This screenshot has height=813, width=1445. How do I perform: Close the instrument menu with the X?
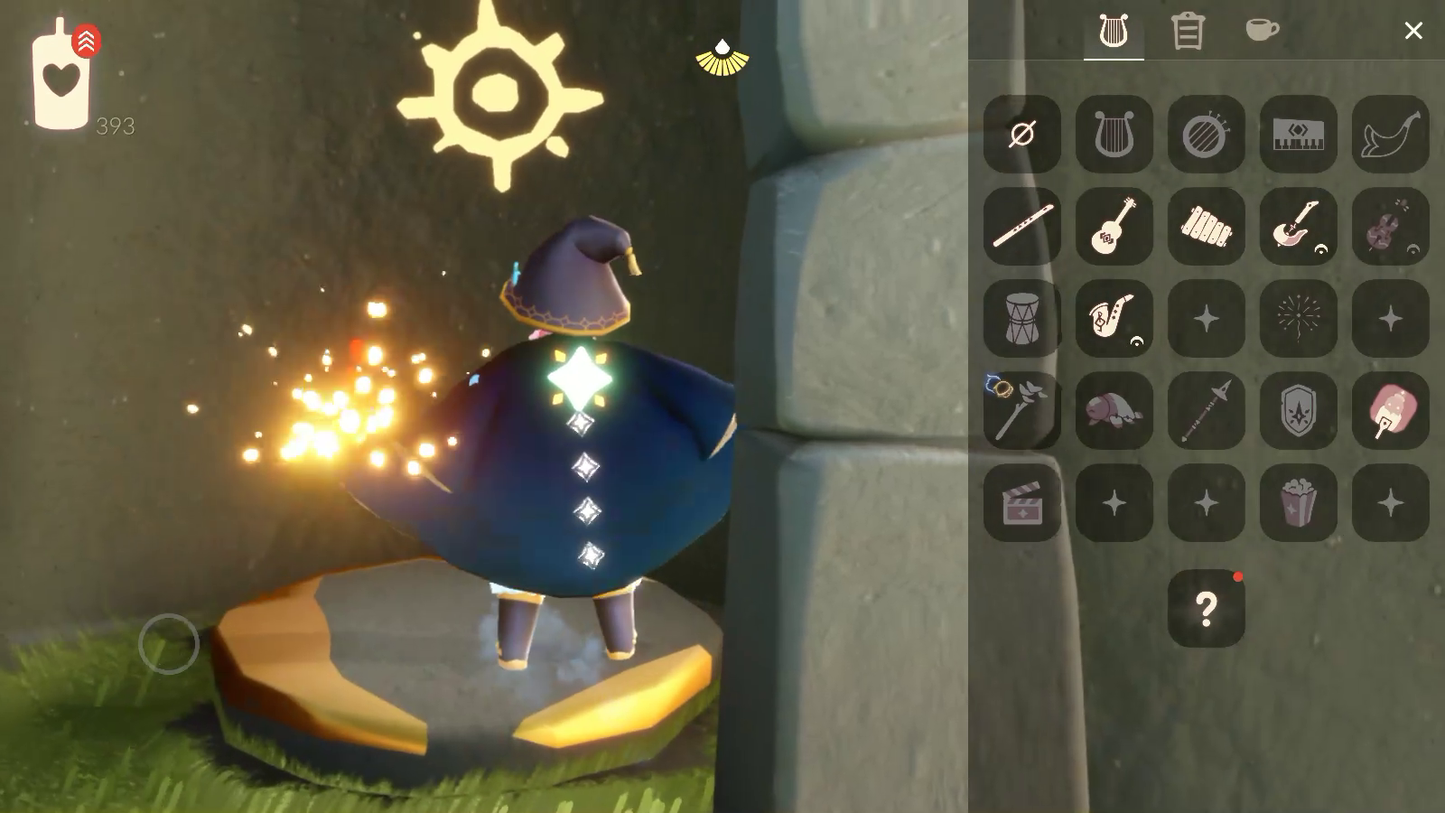(x=1413, y=31)
